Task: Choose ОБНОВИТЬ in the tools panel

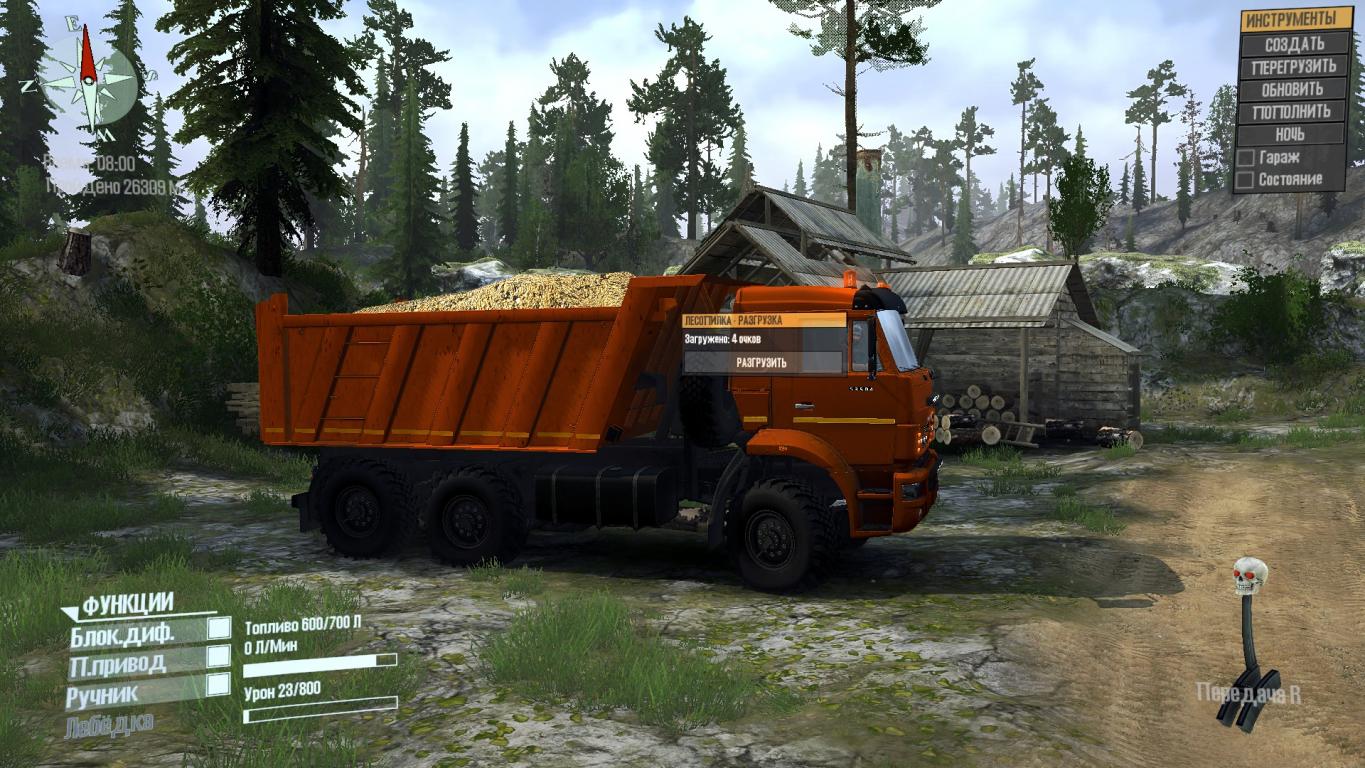Action: click(1293, 89)
